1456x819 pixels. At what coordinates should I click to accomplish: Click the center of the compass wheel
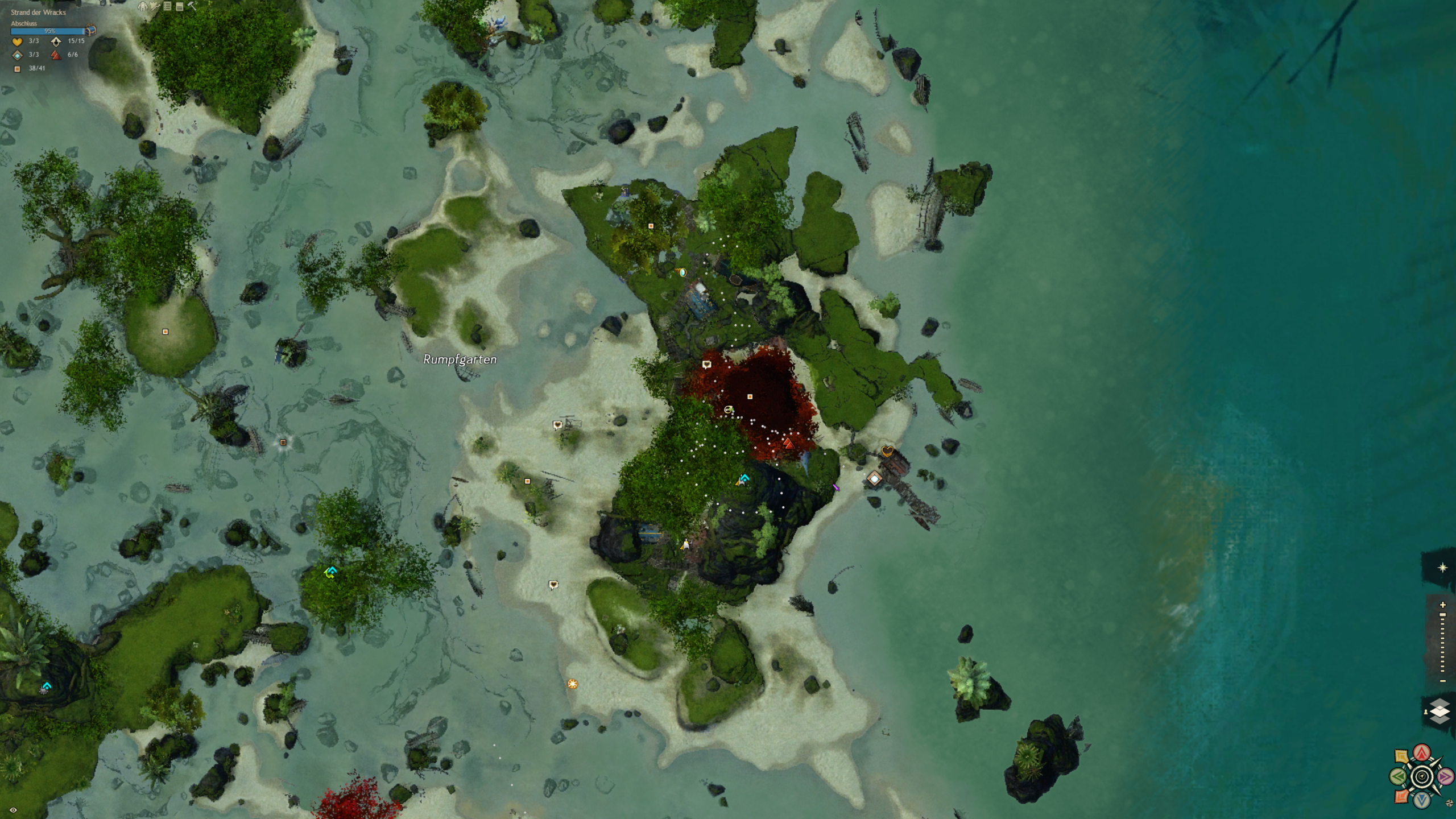(1422, 777)
